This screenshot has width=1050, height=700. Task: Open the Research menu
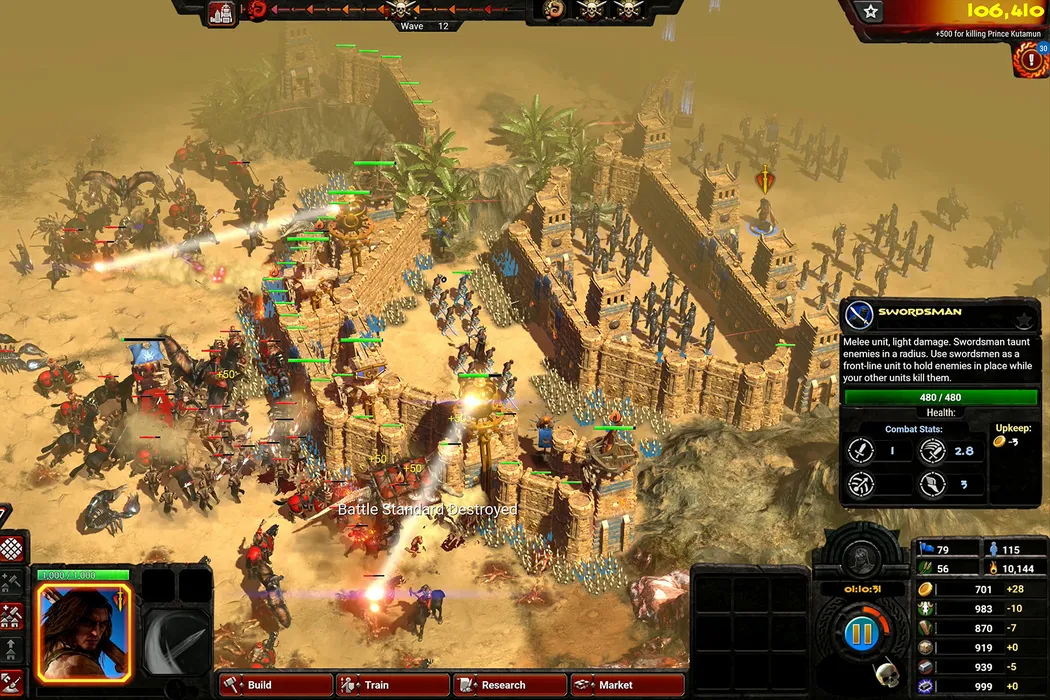[510, 685]
